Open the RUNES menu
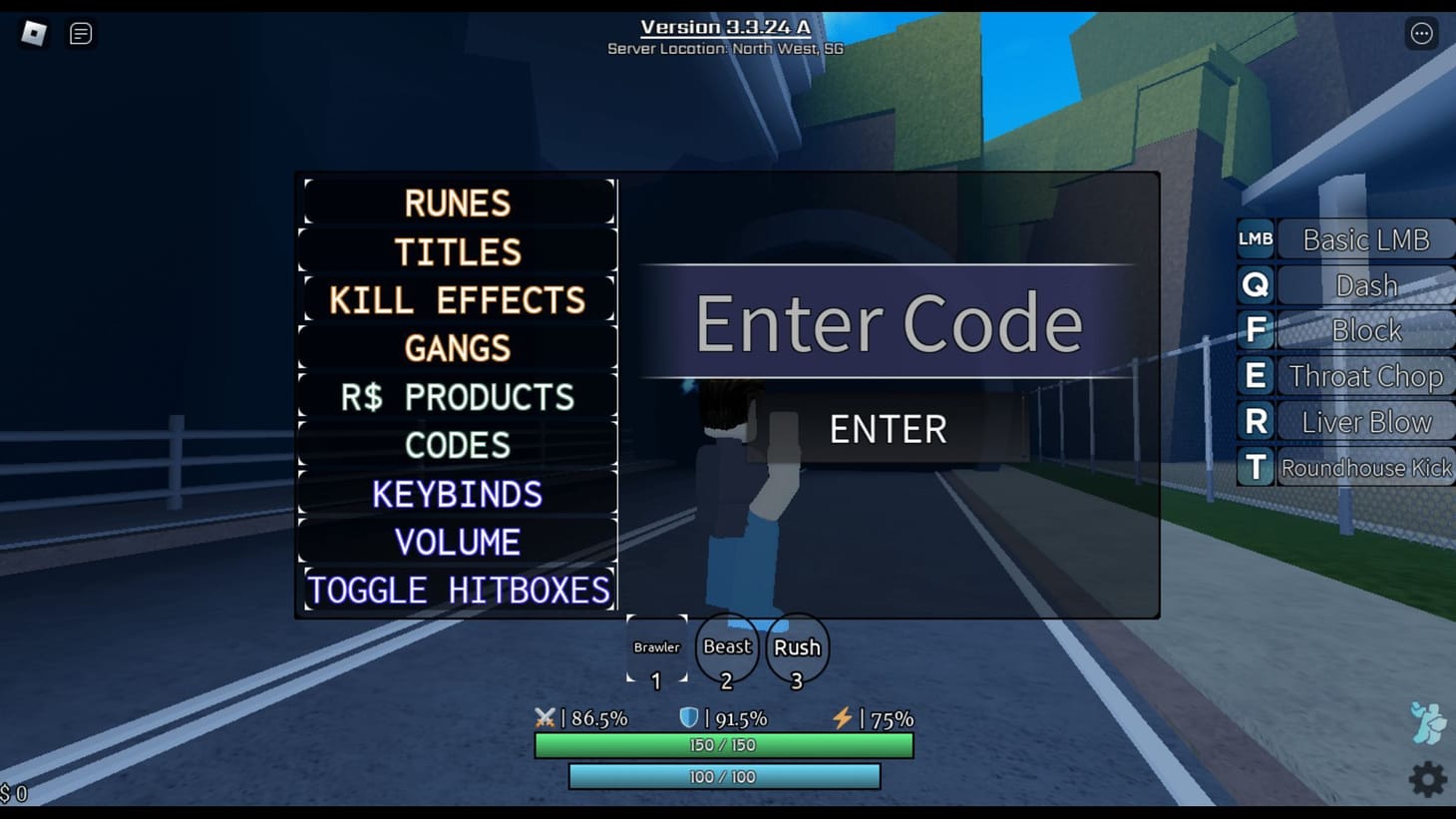This screenshot has width=1456, height=819. [457, 203]
